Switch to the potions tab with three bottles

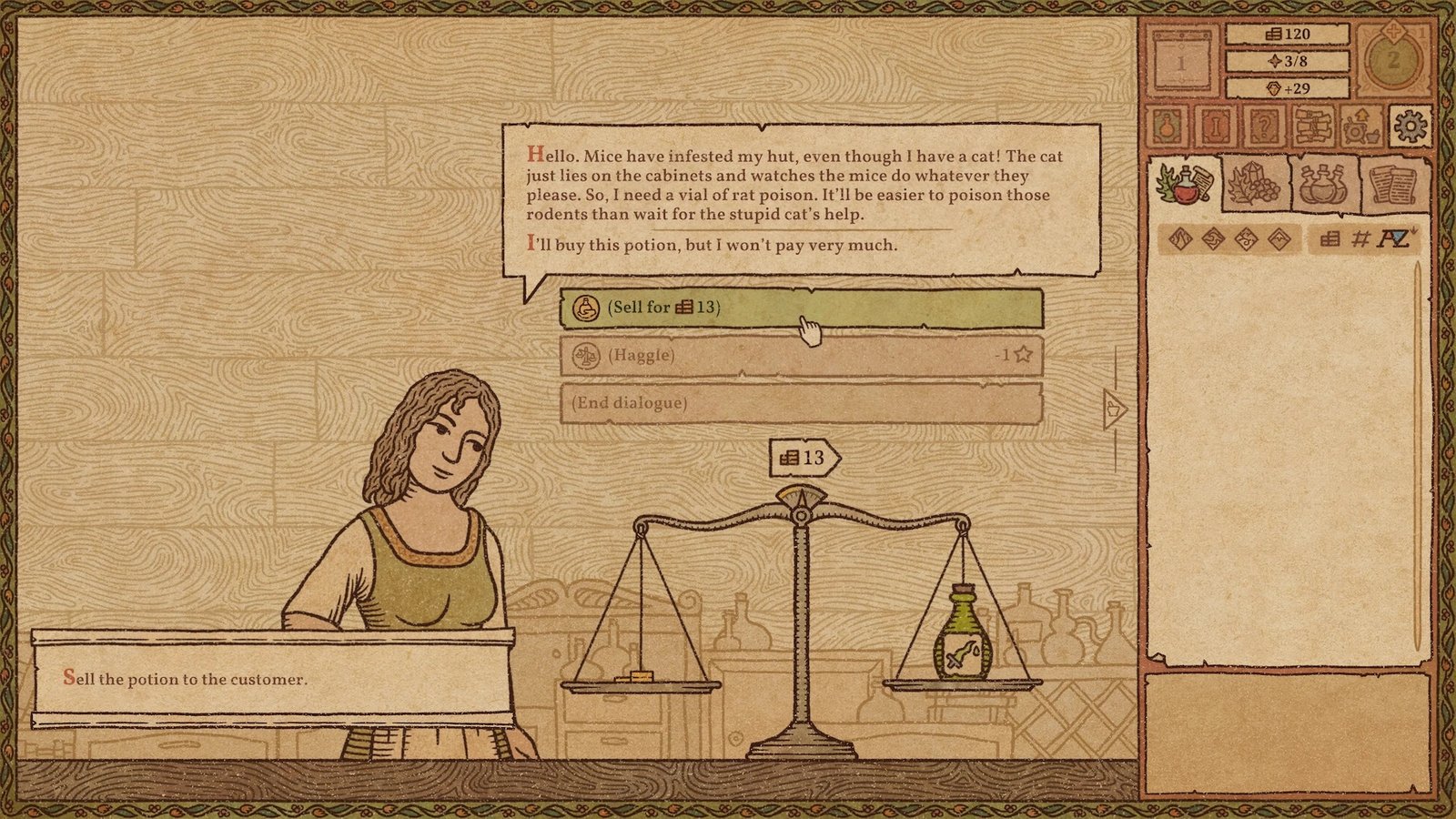point(1322,186)
